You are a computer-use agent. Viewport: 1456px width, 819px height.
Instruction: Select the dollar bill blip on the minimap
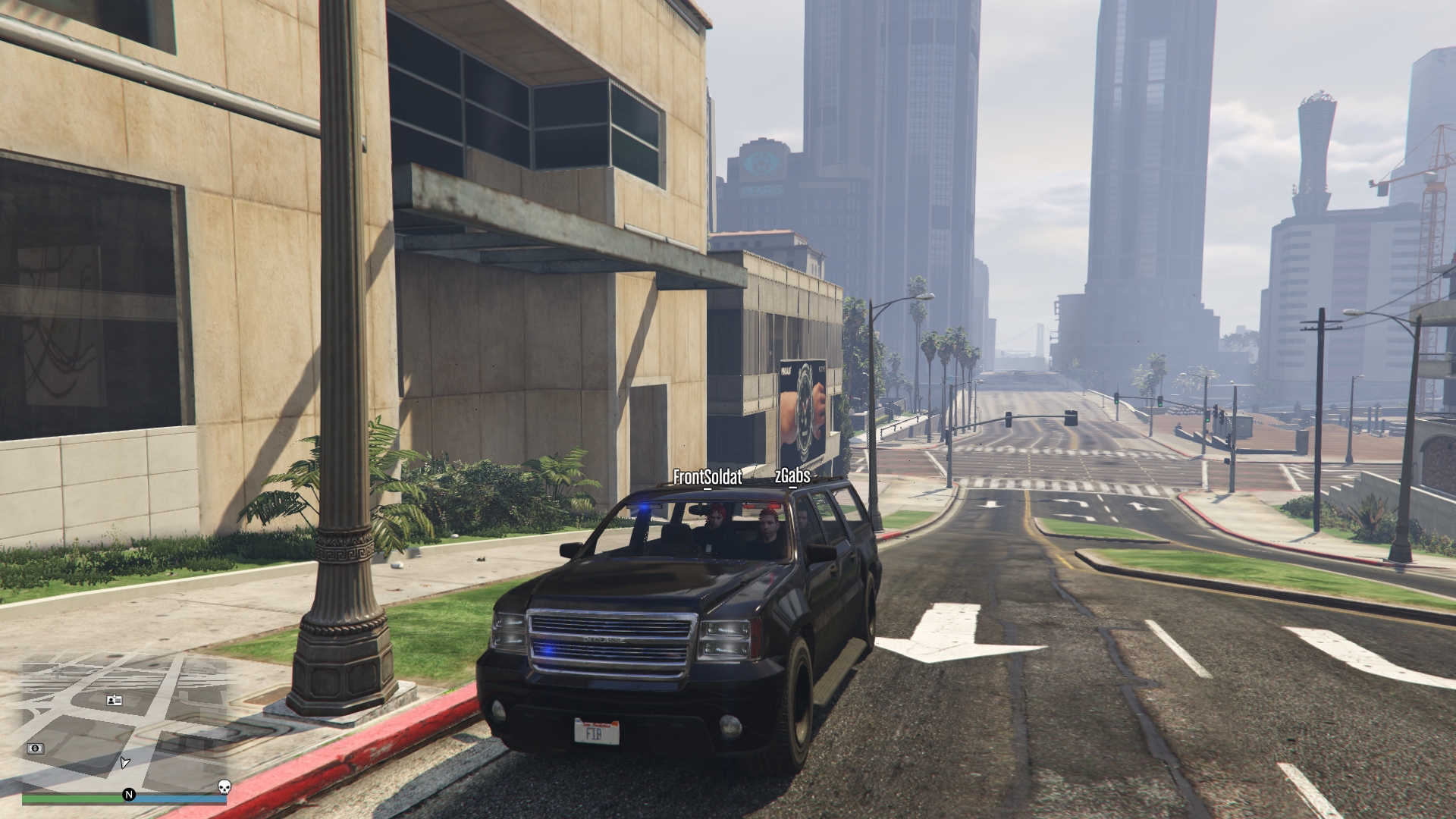click(35, 748)
